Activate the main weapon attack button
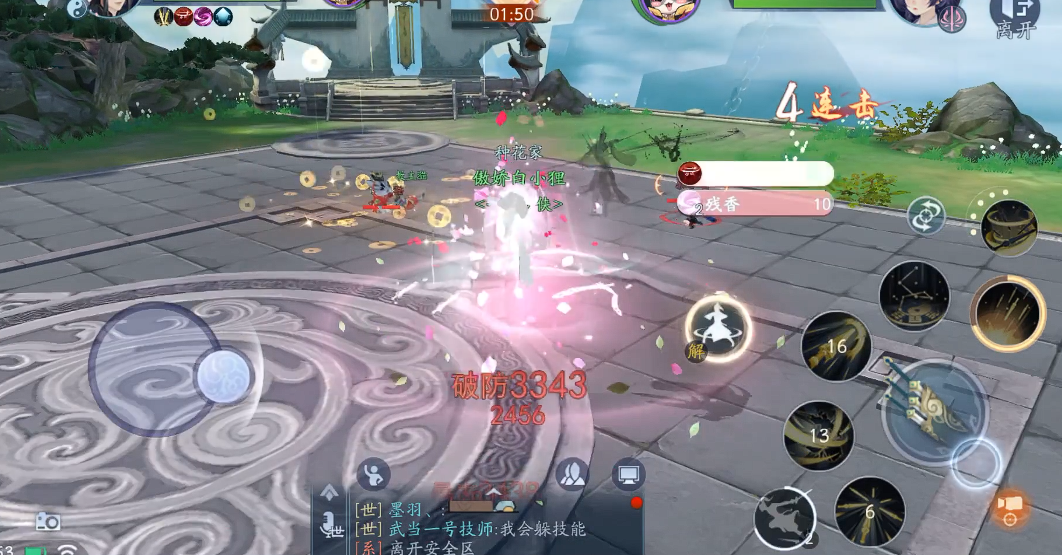This screenshot has height=555, width=1062. pos(933,408)
